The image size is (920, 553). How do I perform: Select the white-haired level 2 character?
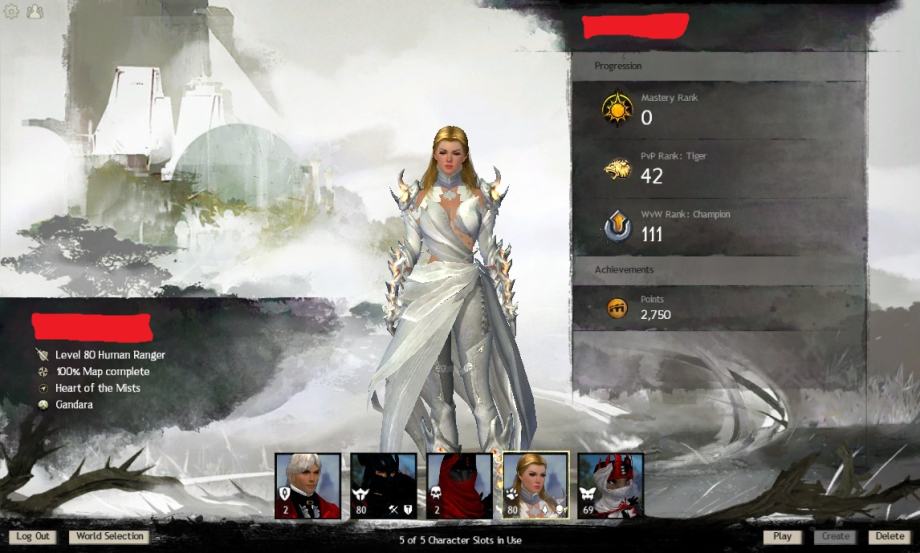point(308,486)
